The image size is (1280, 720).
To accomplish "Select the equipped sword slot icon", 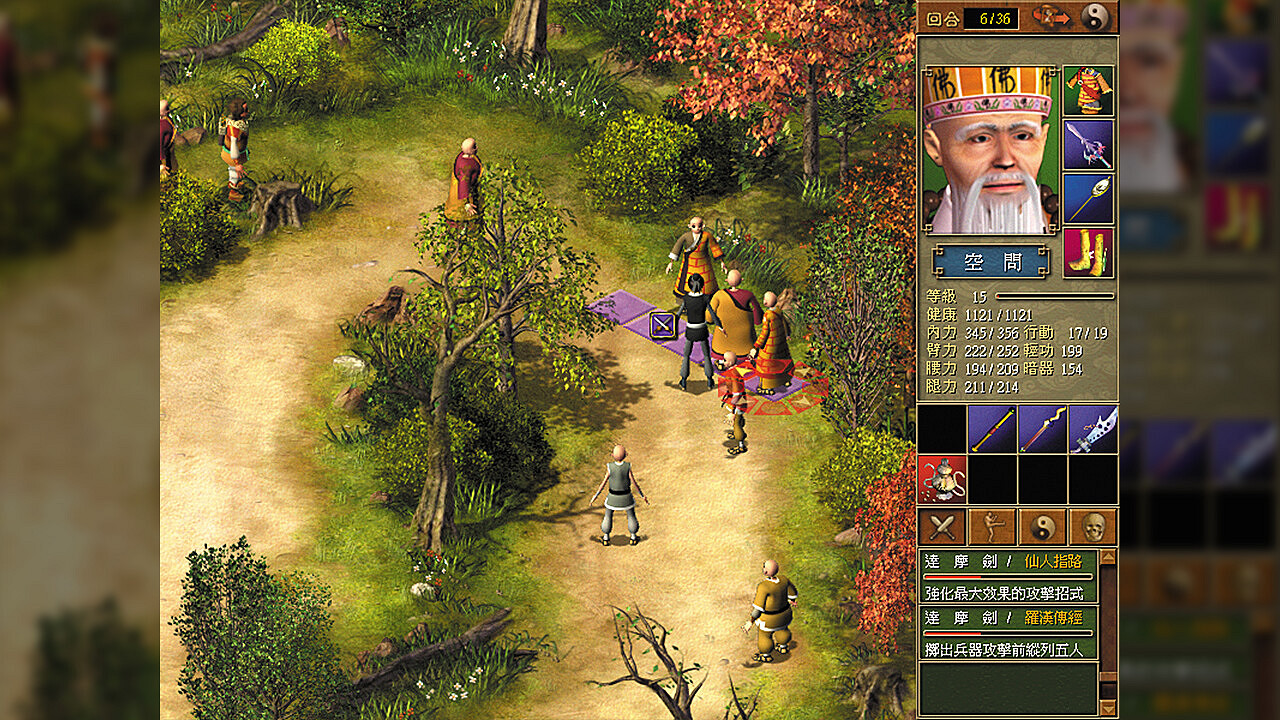I will point(1087,144).
